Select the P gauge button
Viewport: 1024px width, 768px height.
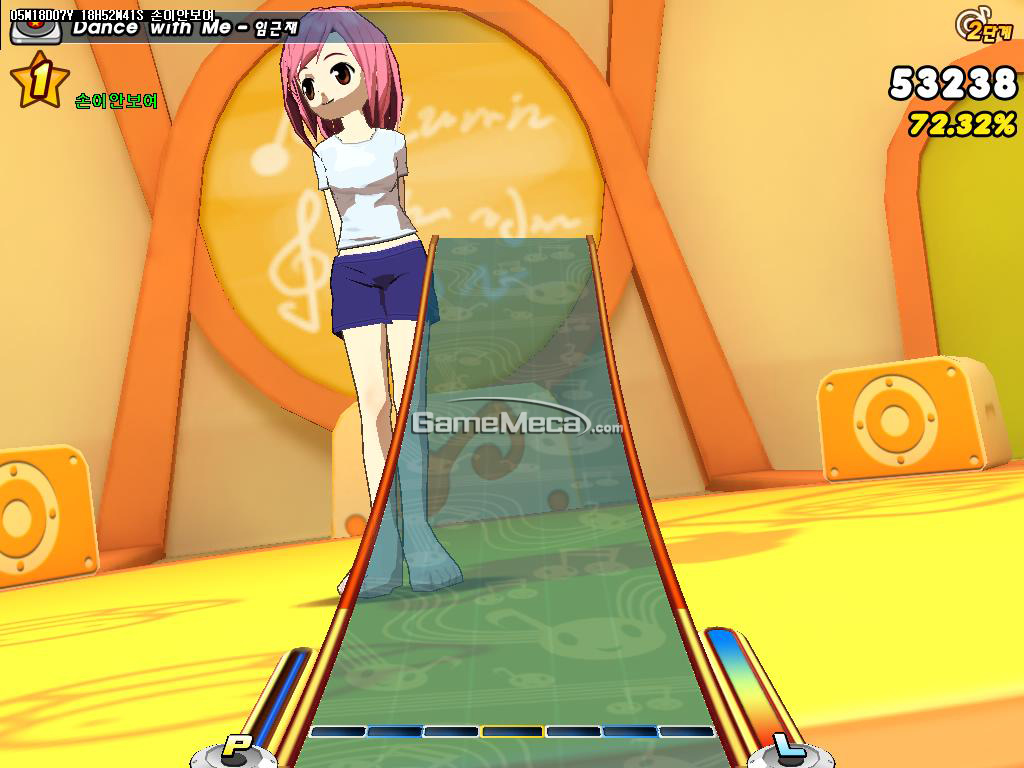coord(236,745)
